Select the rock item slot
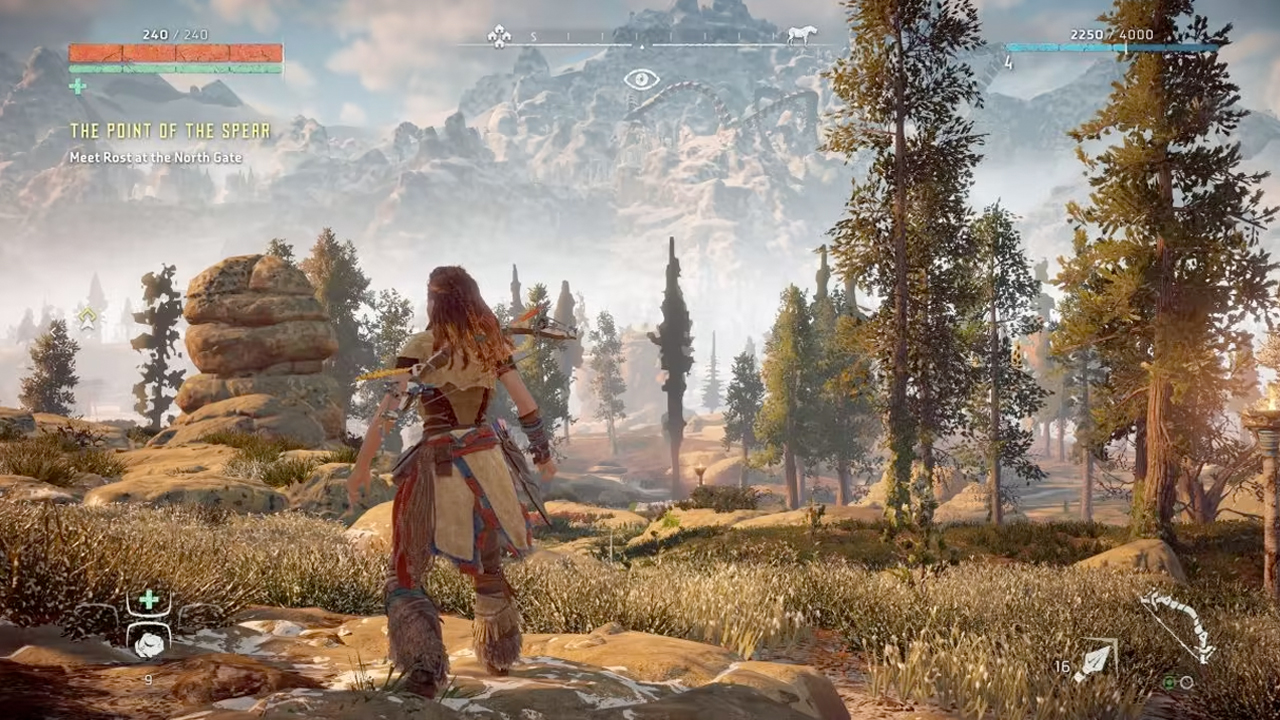Image resolution: width=1280 pixels, height=720 pixels. coord(148,644)
